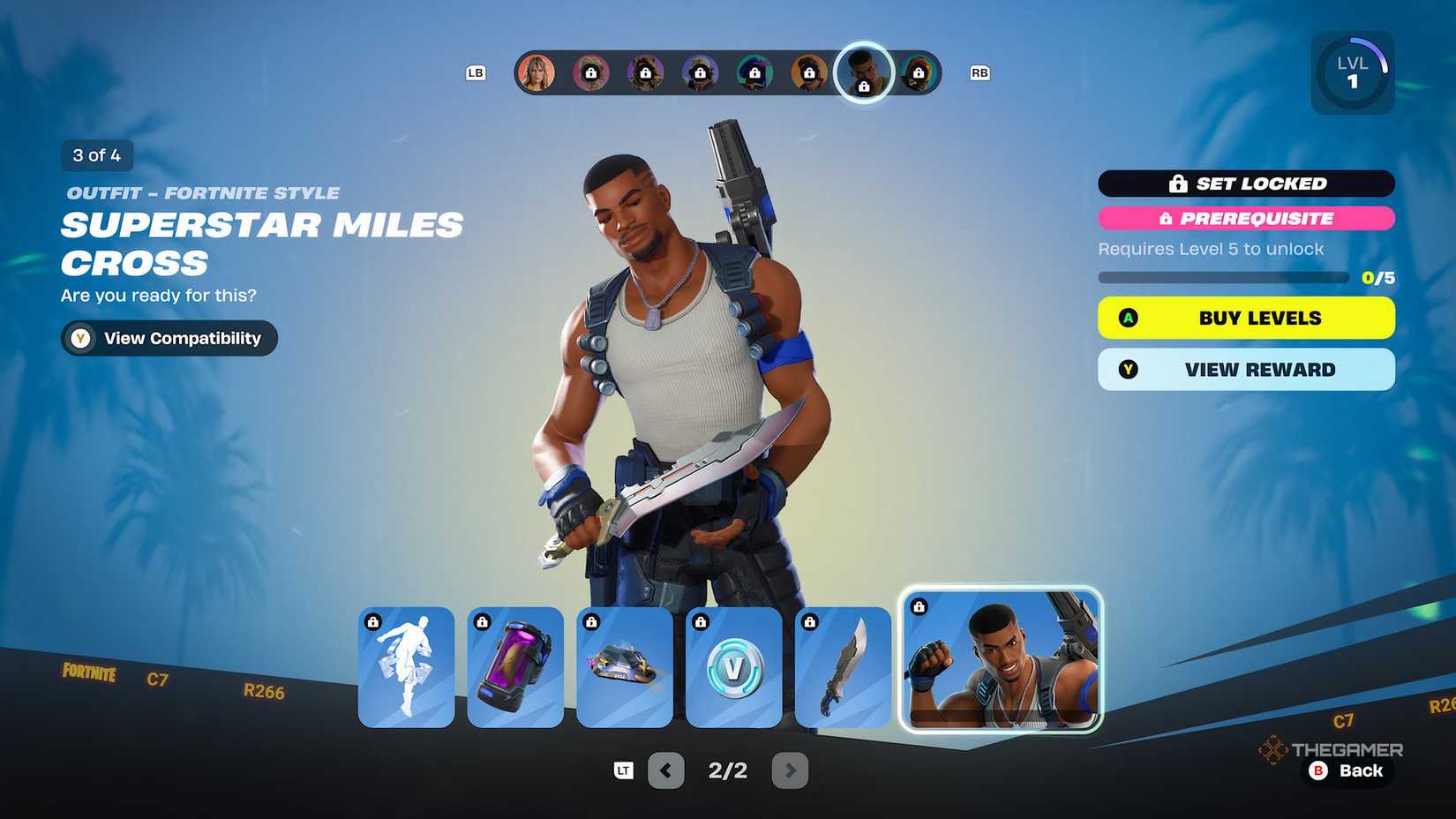Click the 0/5 progress bar

[1223, 277]
